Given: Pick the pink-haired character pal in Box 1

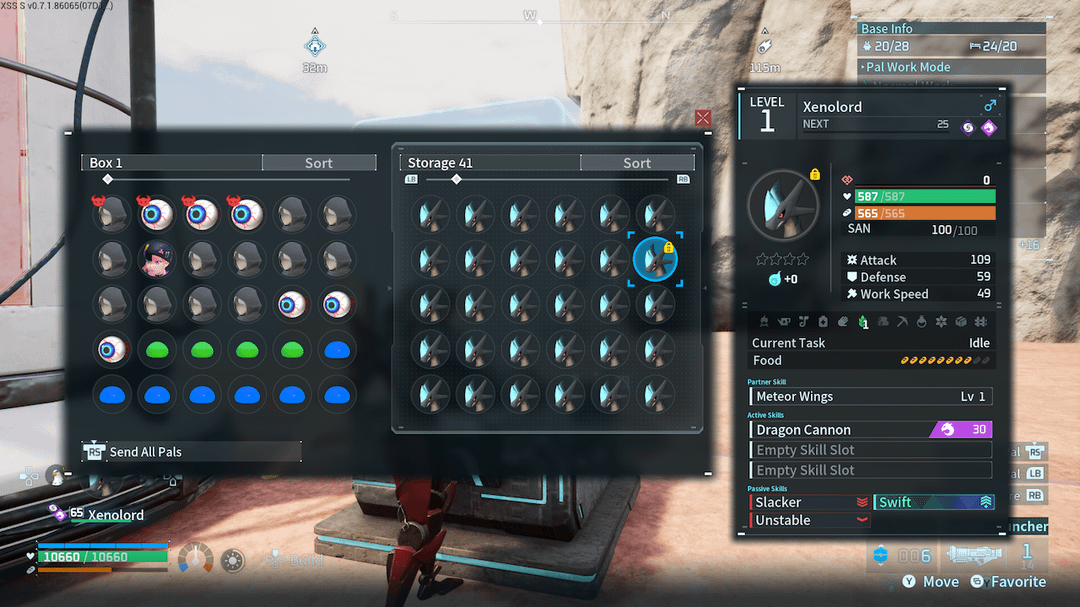Looking at the screenshot, I should tap(158, 259).
